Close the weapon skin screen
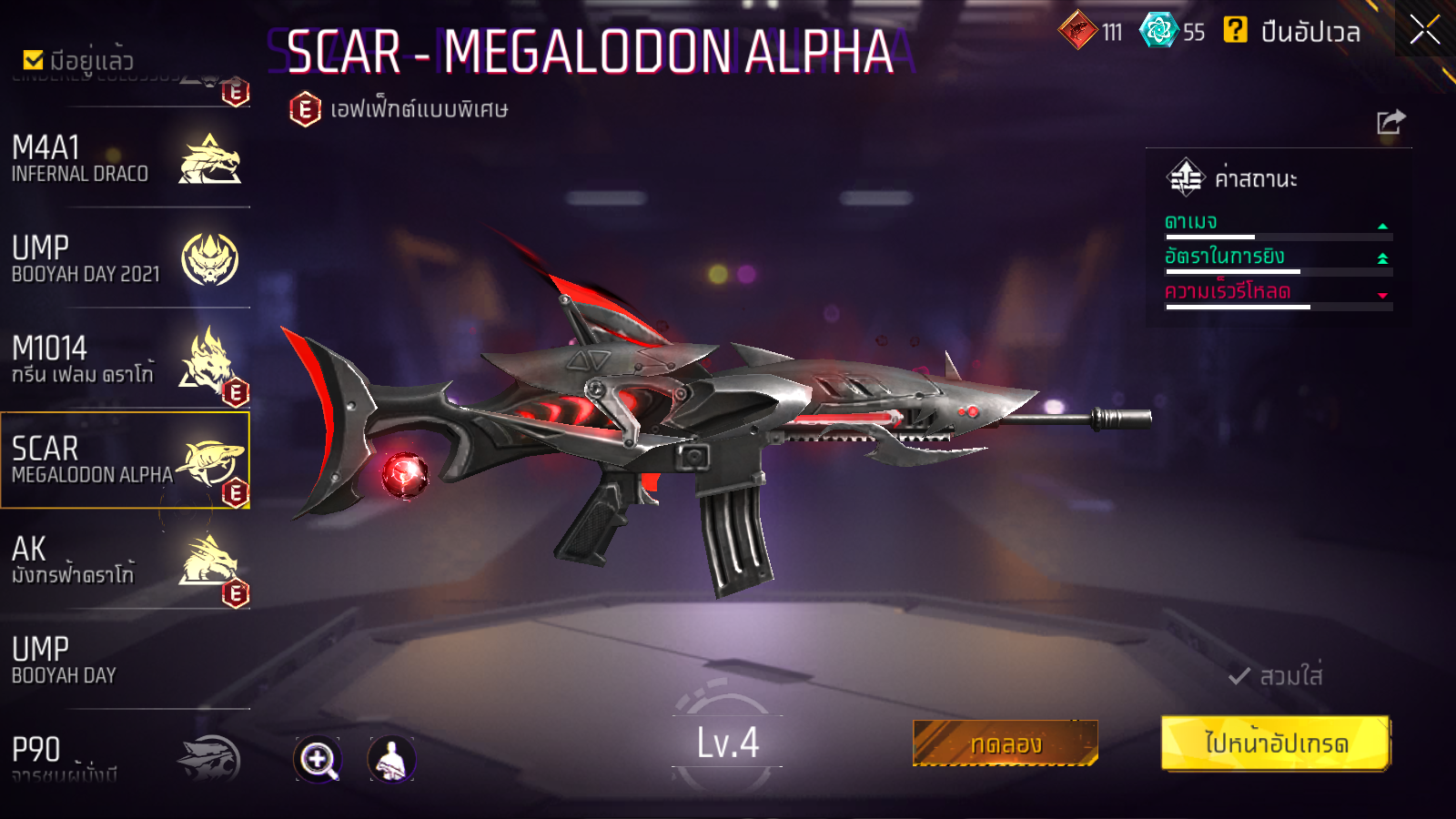Screen dimensions: 1456x819 point(1424,30)
